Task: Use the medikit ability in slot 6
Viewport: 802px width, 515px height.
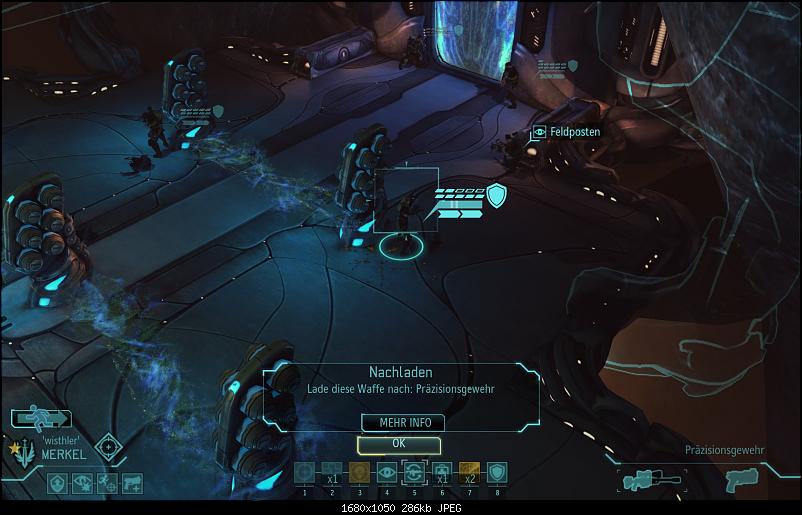Action: point(441,473)
